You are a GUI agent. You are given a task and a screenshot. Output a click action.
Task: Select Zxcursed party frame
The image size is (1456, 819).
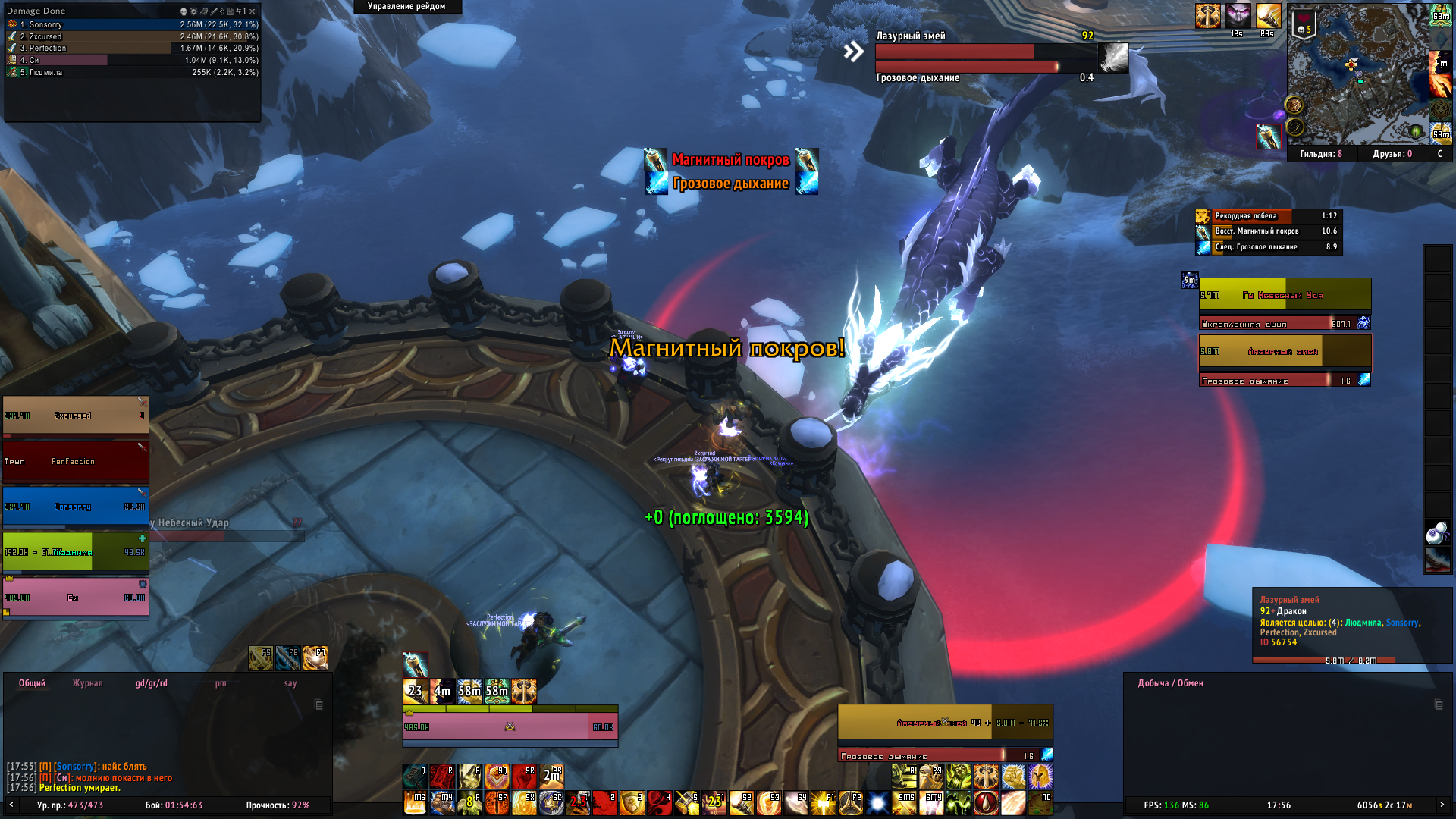click(76, 416)
